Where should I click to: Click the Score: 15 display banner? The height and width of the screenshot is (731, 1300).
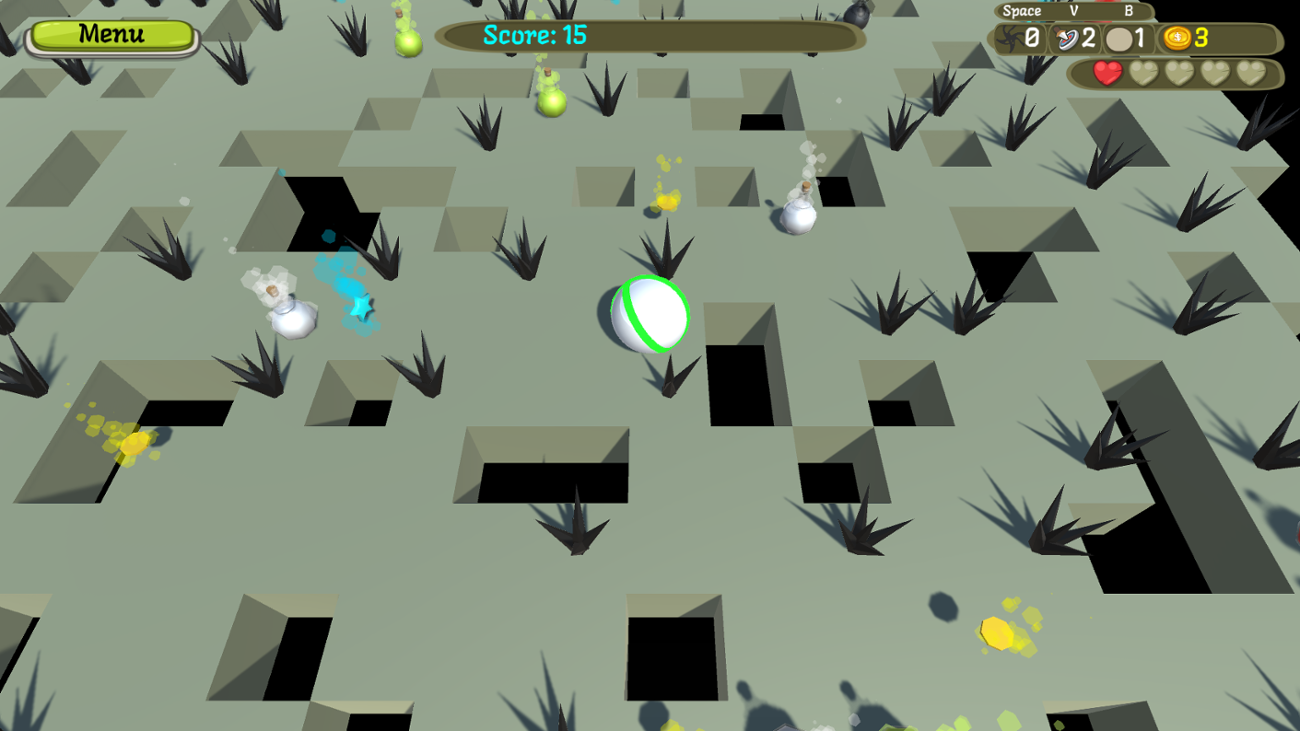click(x=650, y=36)
